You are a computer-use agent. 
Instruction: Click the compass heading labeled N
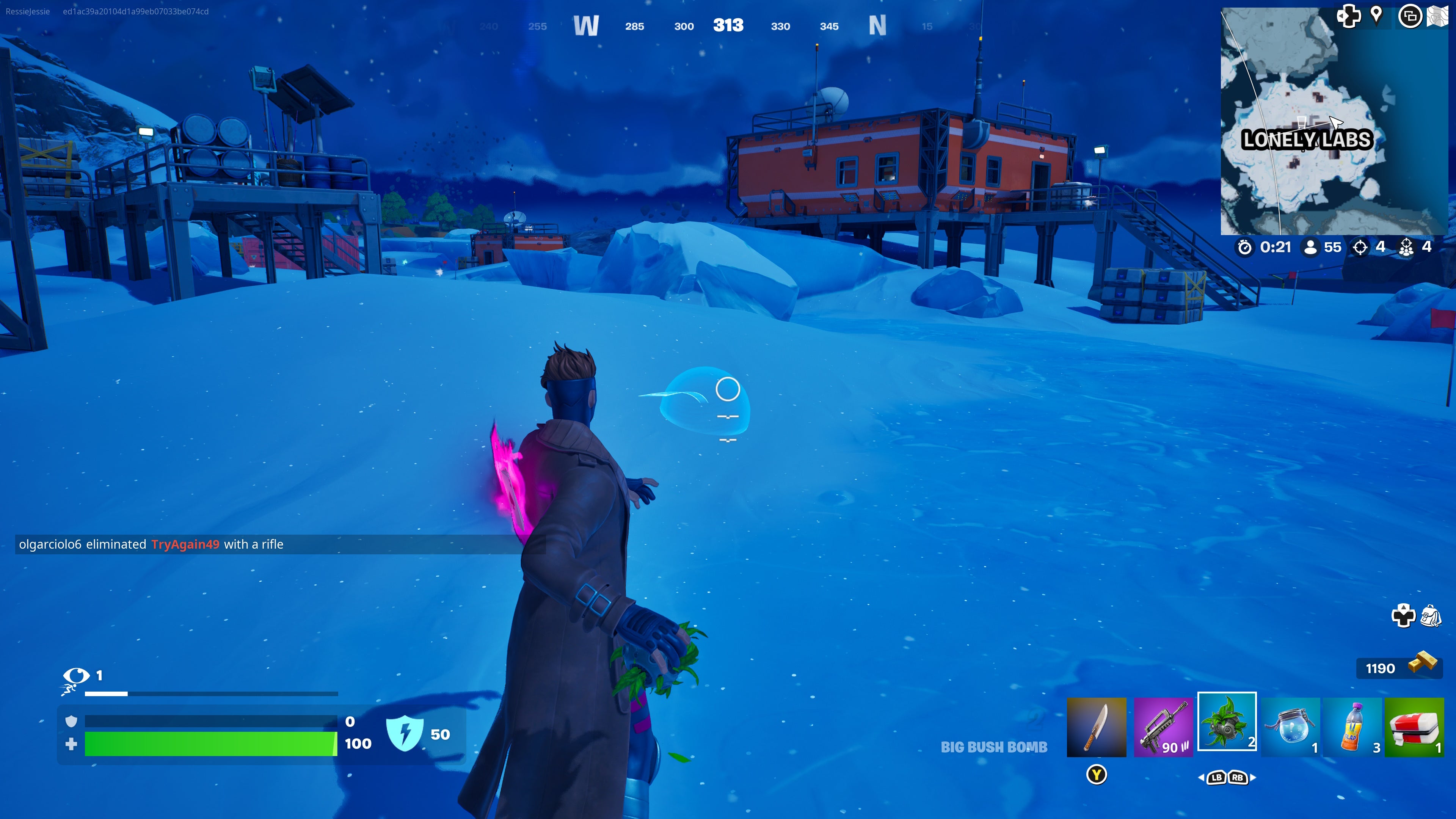879,25
